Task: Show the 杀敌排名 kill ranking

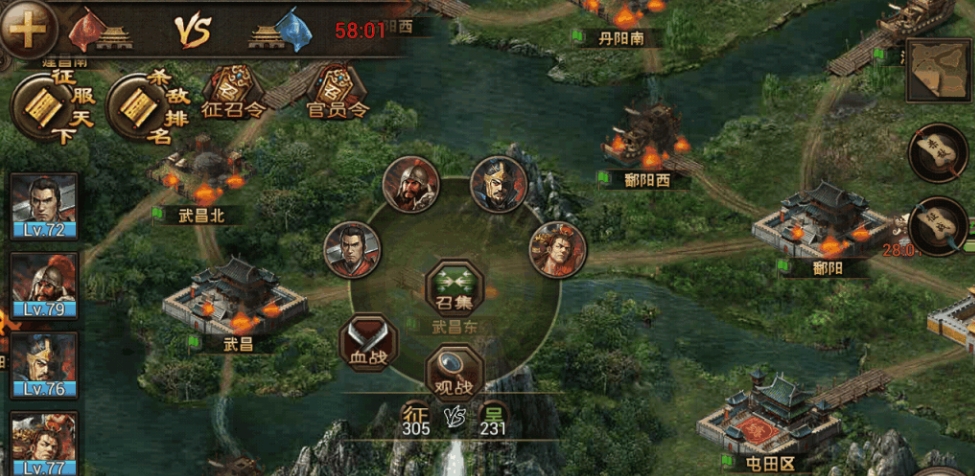Action: tap(138, 108)
